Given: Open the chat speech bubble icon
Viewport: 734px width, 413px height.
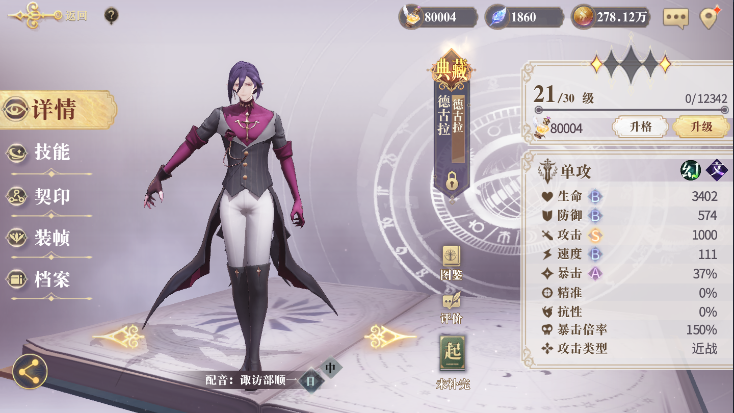Looking at the screenshot, I should pos(676,17).
